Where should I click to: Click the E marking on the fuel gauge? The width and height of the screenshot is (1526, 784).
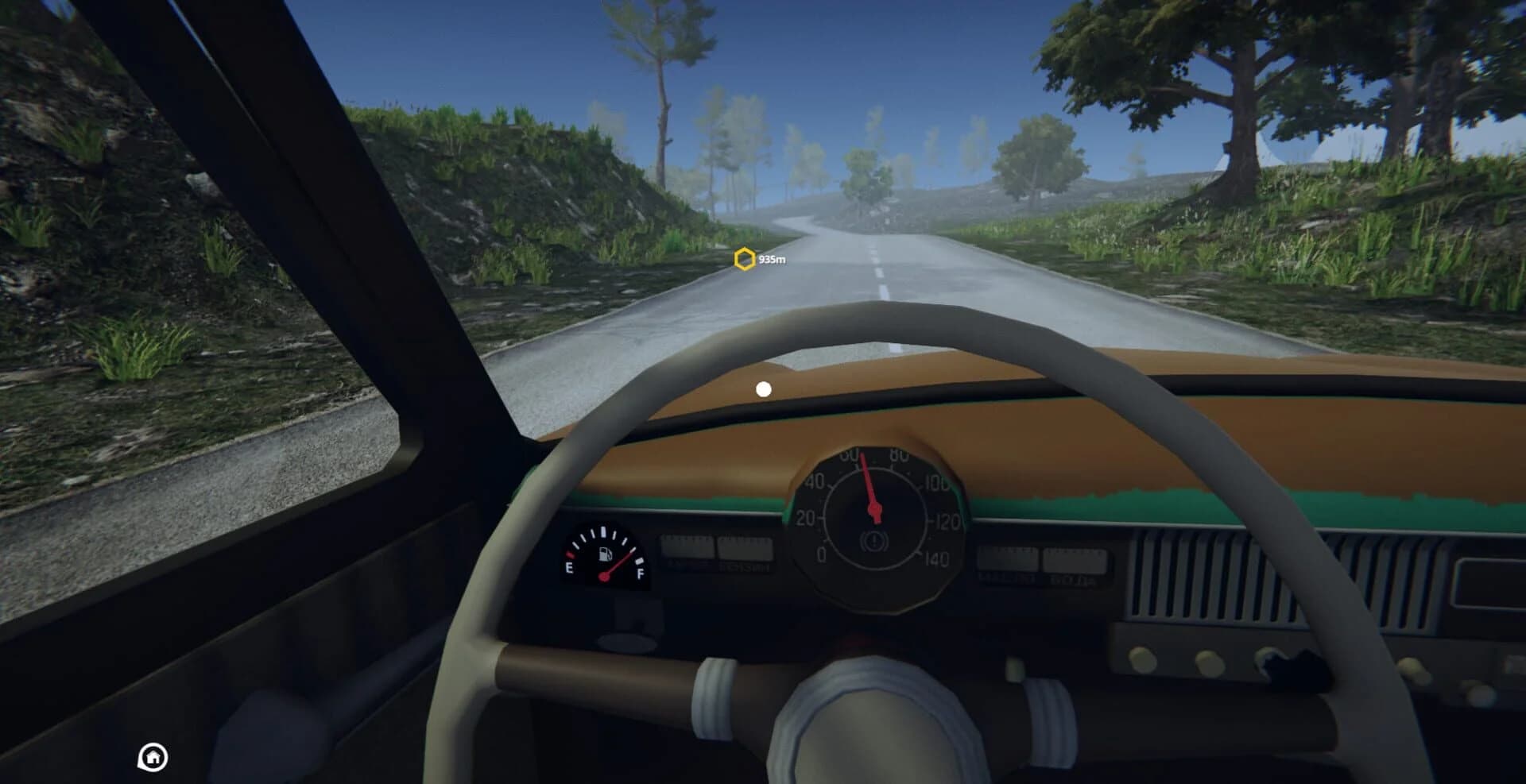point(569,569)
